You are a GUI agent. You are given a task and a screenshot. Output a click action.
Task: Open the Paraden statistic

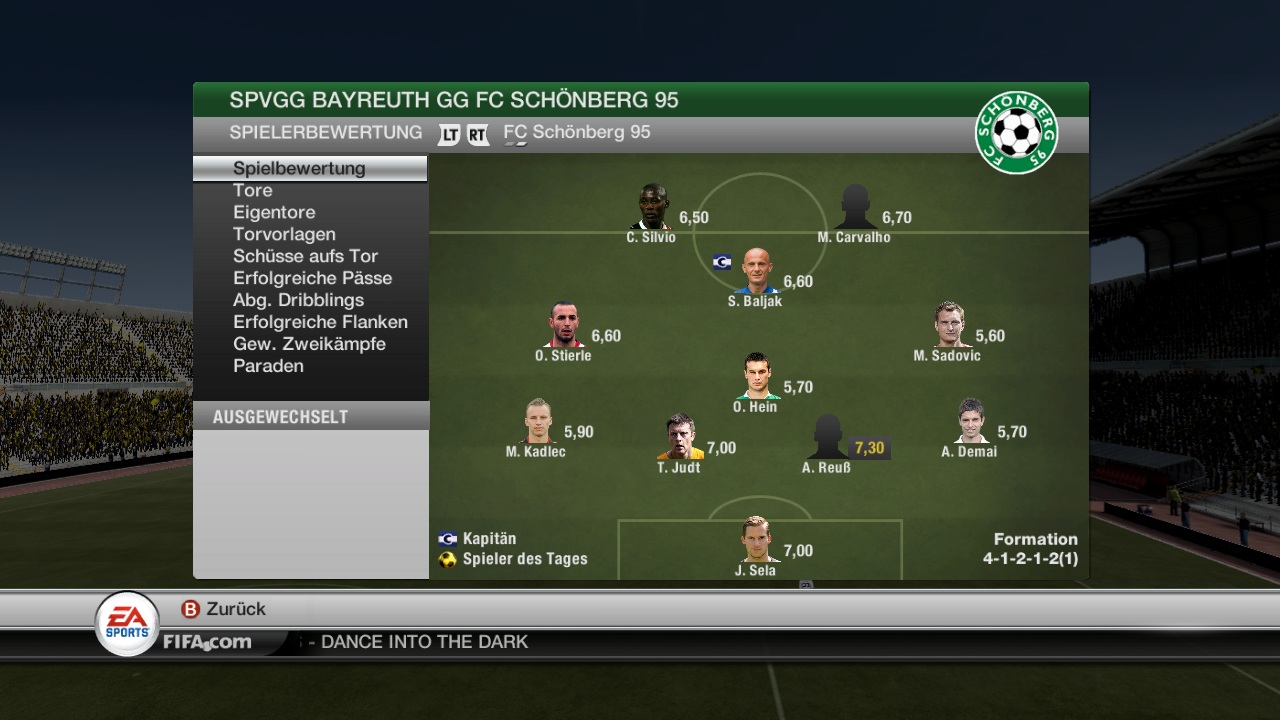(268, 366)
